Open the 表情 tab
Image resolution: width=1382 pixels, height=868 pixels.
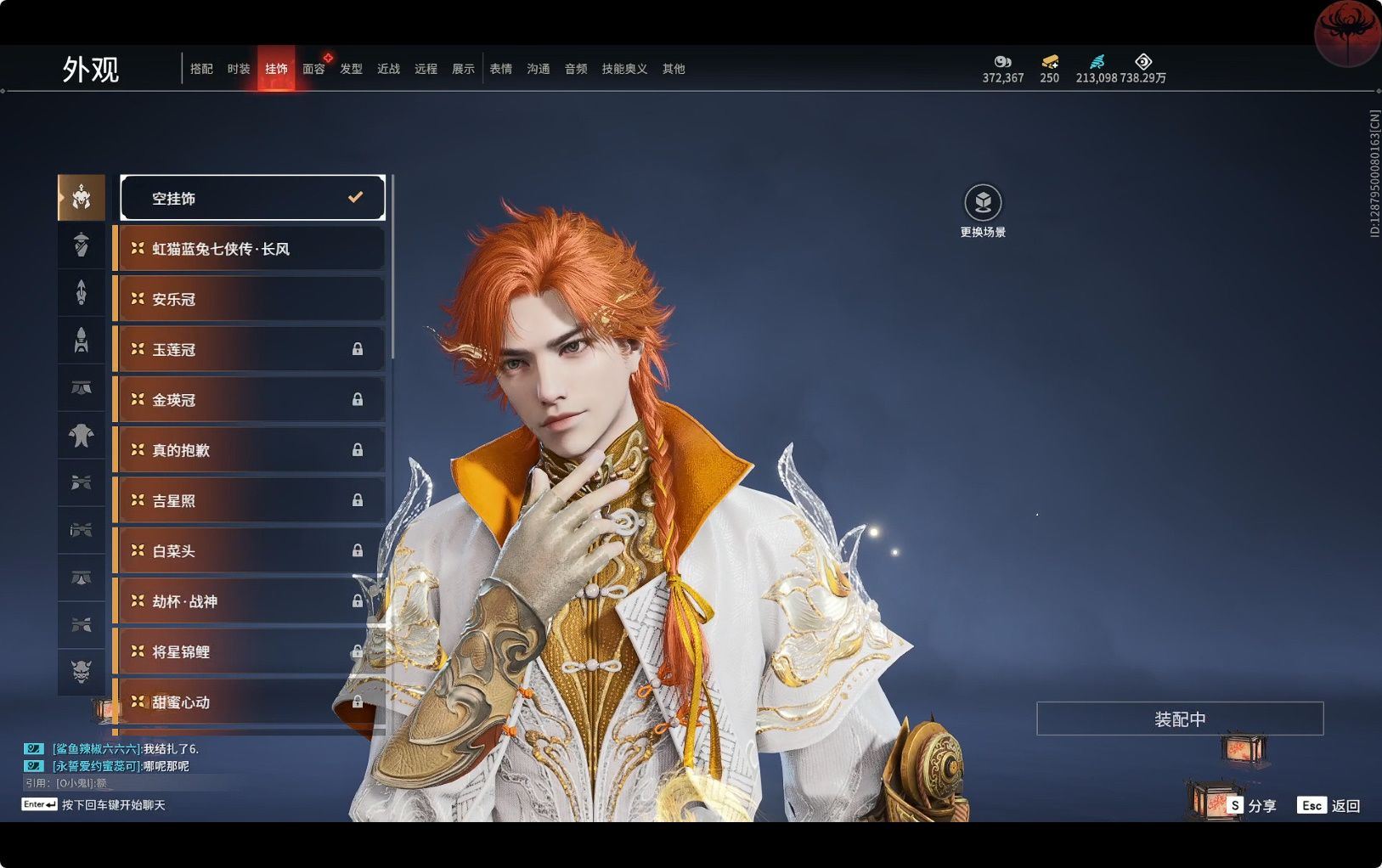click(500, 69)
